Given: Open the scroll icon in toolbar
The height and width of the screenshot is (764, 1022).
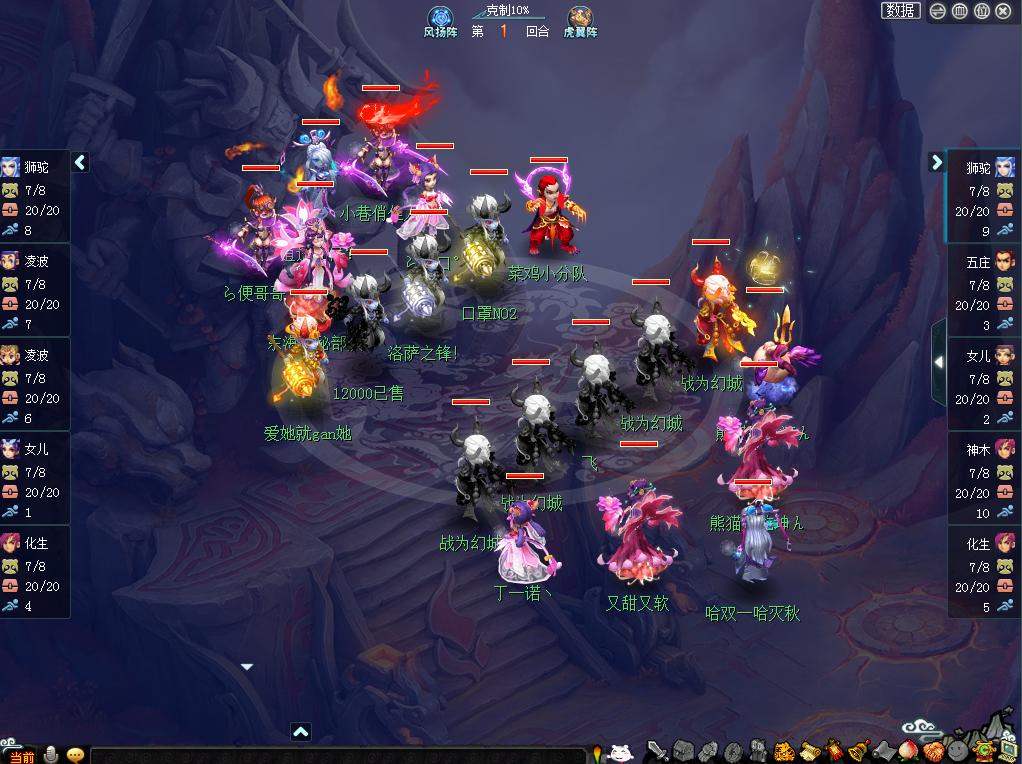Looking at the screenshot, I should [x=808, y=752].
